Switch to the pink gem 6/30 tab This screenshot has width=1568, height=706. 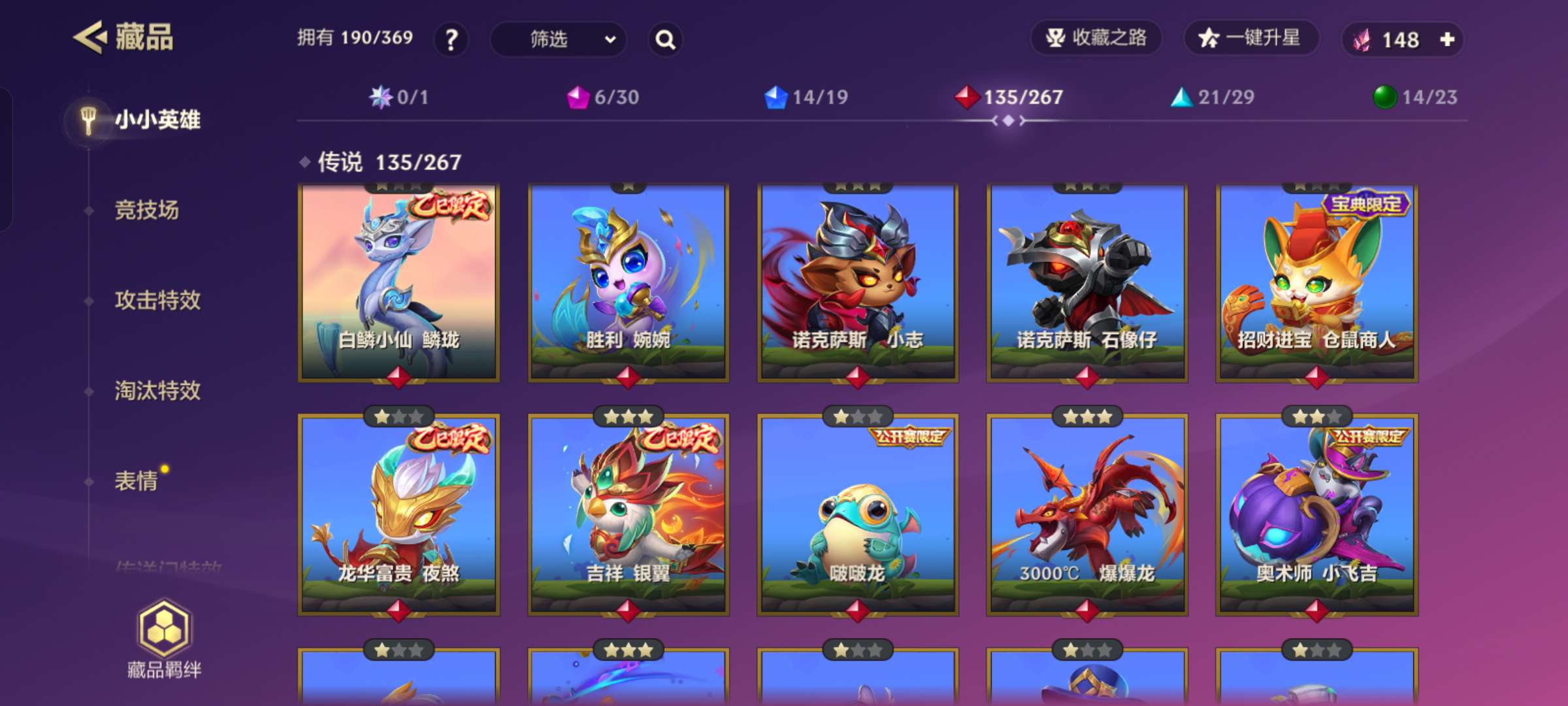click(x=603, y=97)
